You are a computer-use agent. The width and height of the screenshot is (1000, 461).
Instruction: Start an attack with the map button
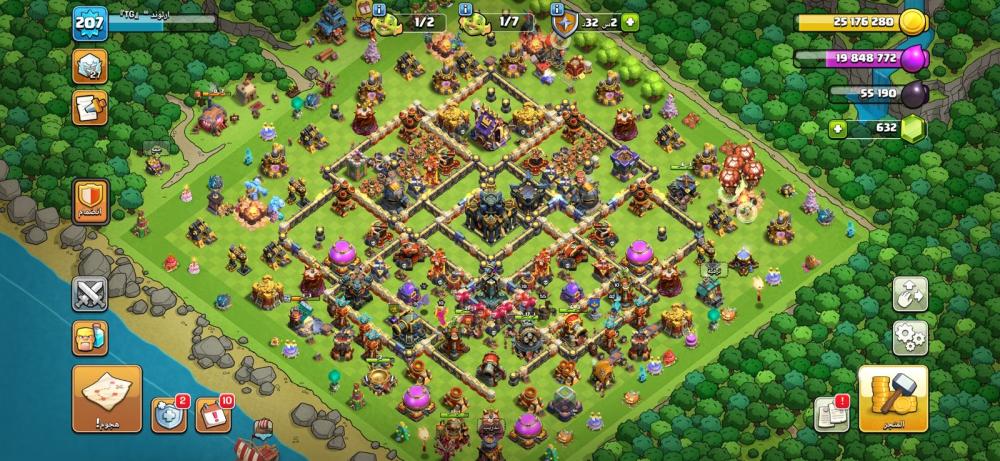pos(106,397)
